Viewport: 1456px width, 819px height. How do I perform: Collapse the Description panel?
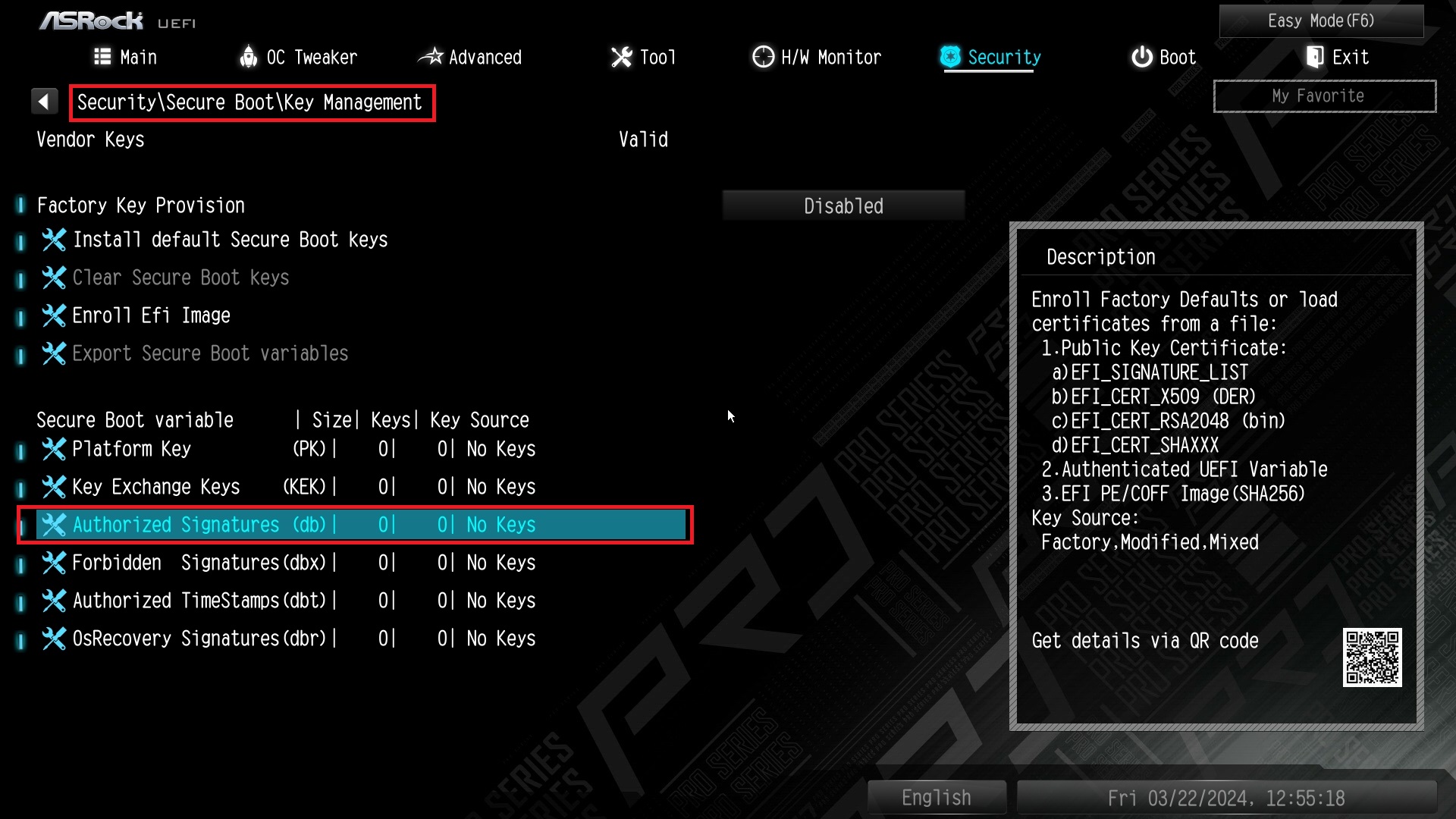click(1100, 256)
